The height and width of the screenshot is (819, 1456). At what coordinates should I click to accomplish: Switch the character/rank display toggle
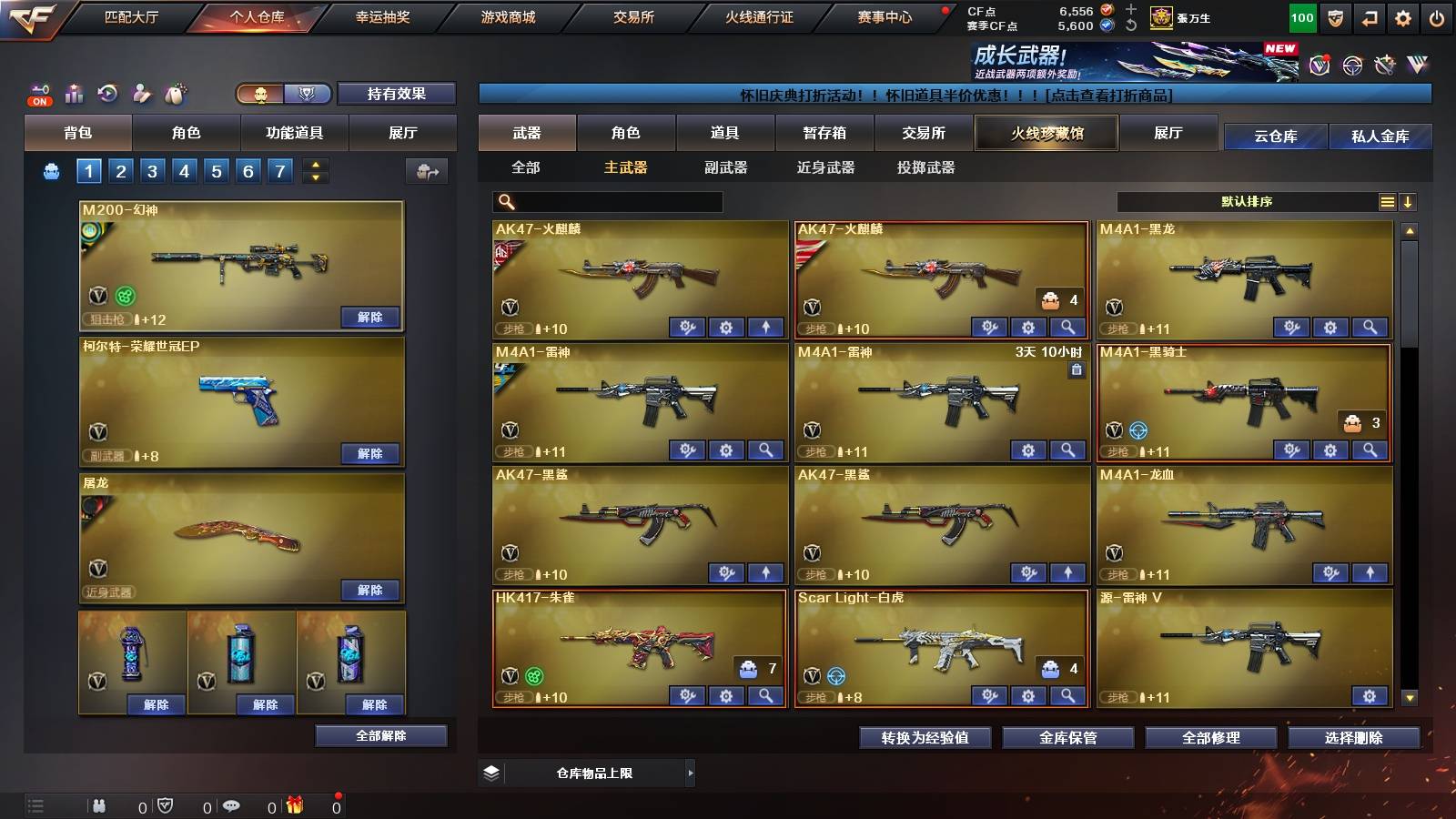(282, 94)
